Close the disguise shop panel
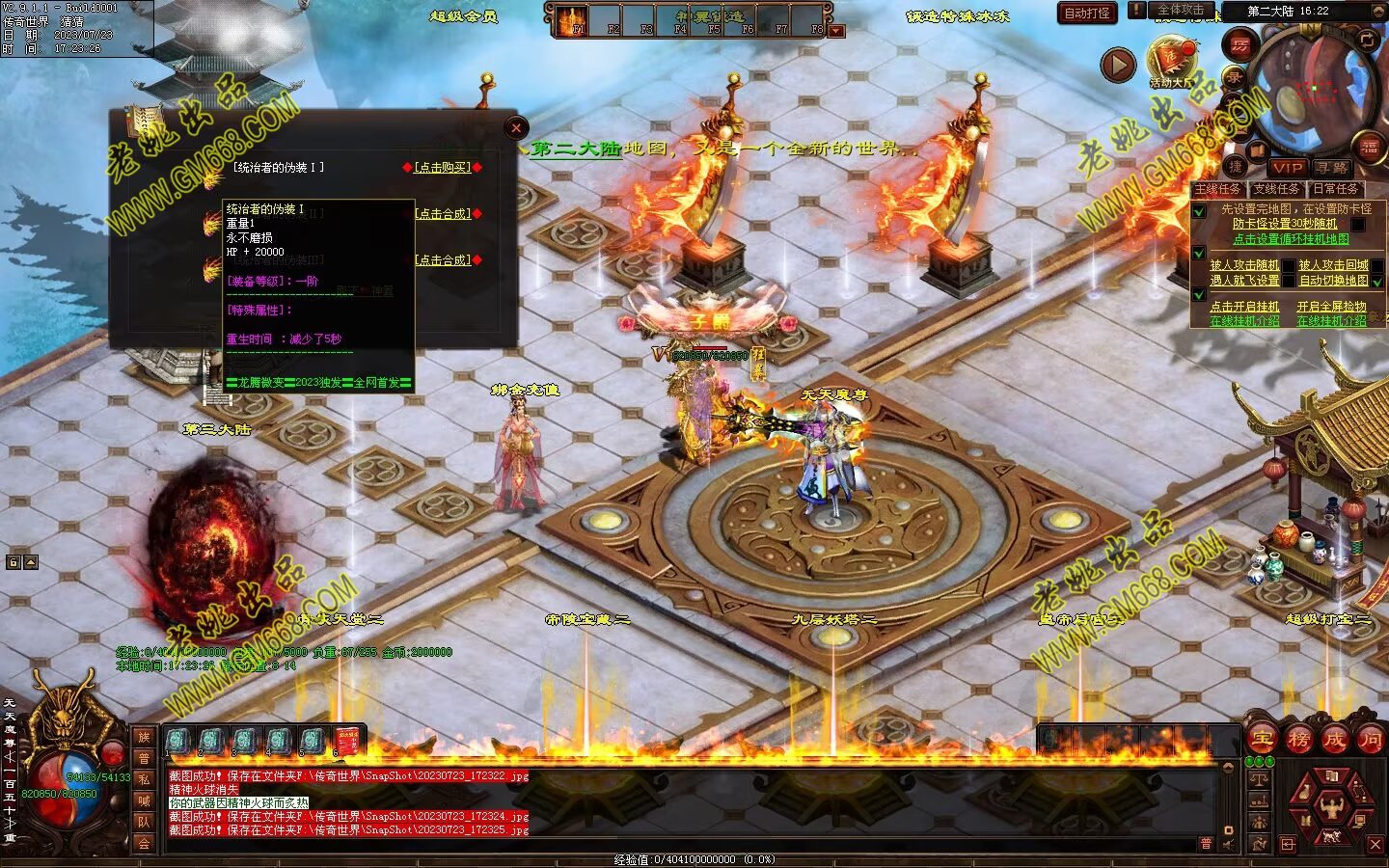 click(516, 127)
